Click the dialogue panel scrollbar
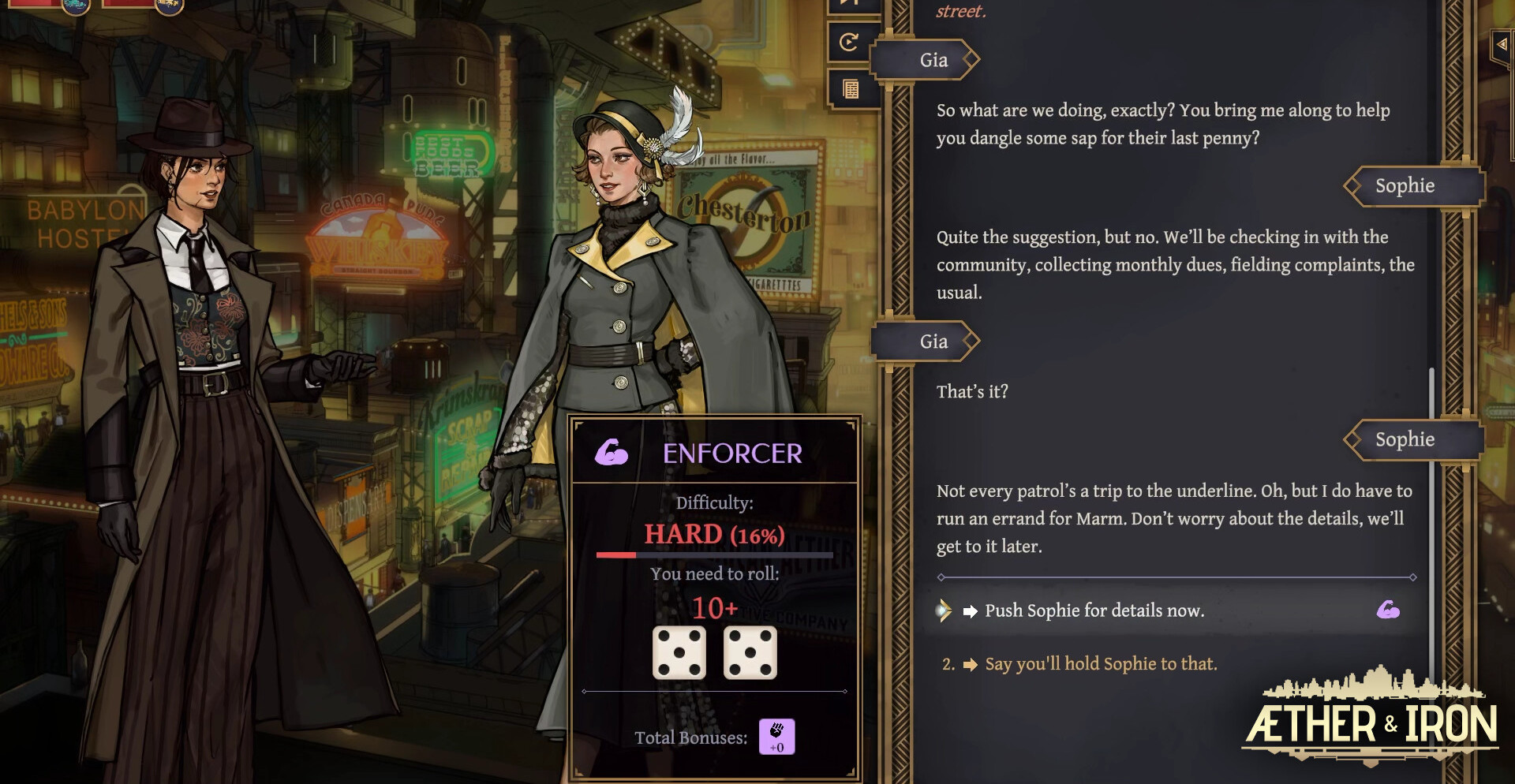1515x784 pixels. pos(1431,473)
